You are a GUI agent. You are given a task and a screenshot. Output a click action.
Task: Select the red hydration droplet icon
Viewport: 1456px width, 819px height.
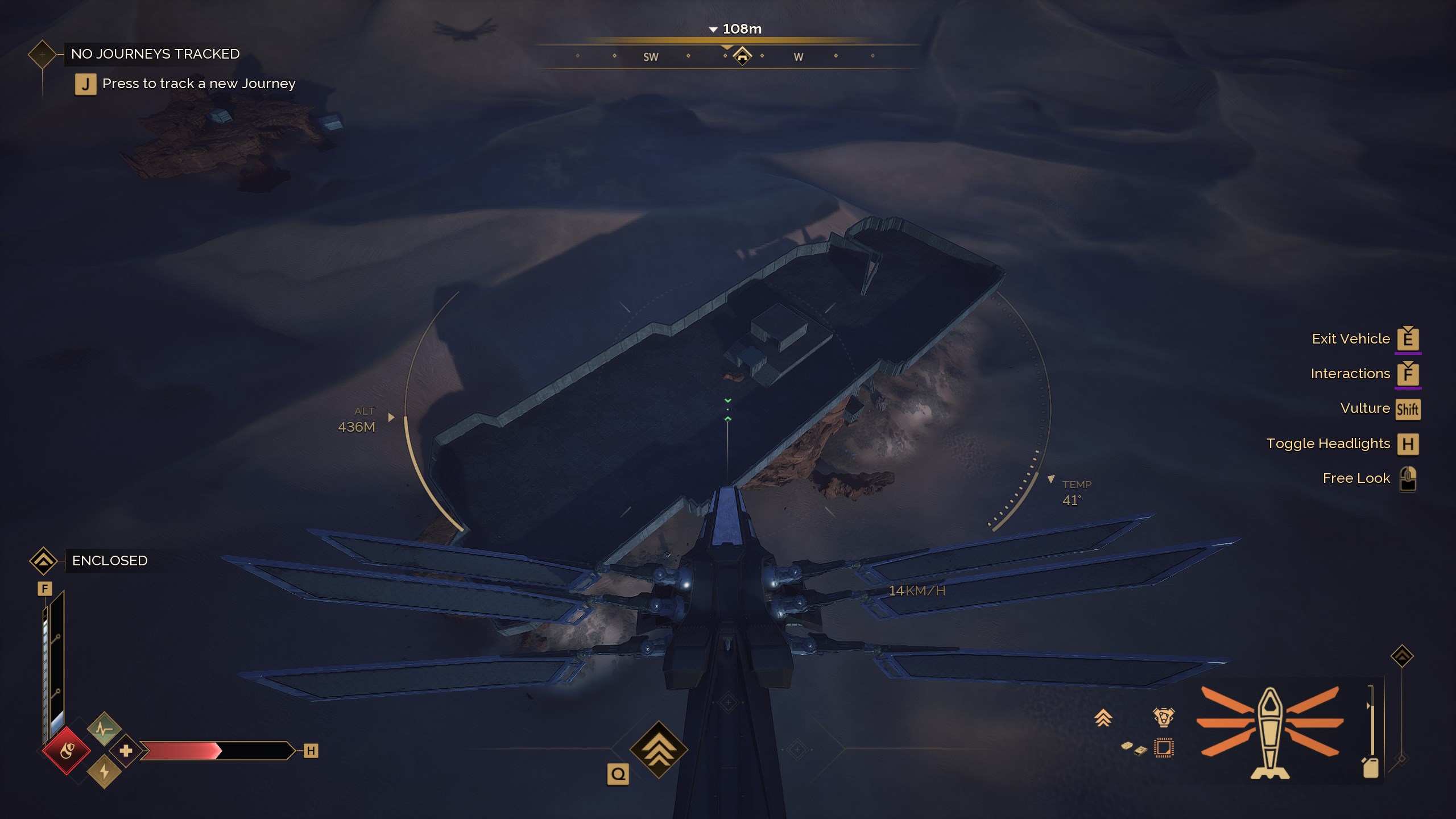[67, 751]
